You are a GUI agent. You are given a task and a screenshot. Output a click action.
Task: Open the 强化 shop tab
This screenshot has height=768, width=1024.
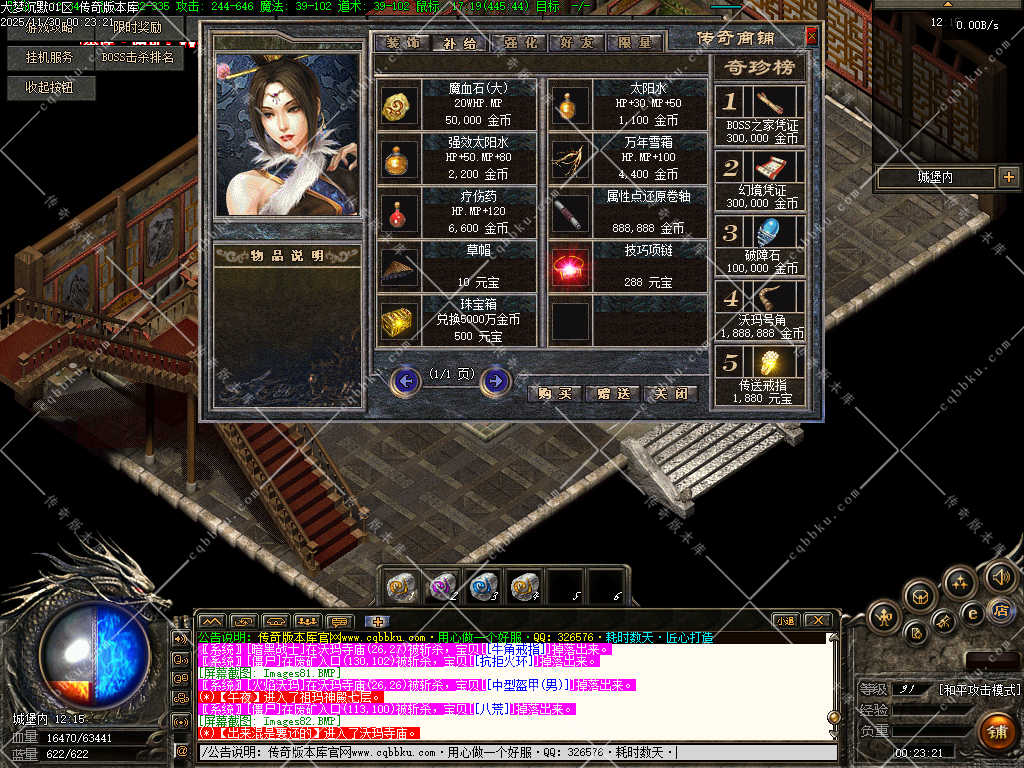click(x=518, y=43)
